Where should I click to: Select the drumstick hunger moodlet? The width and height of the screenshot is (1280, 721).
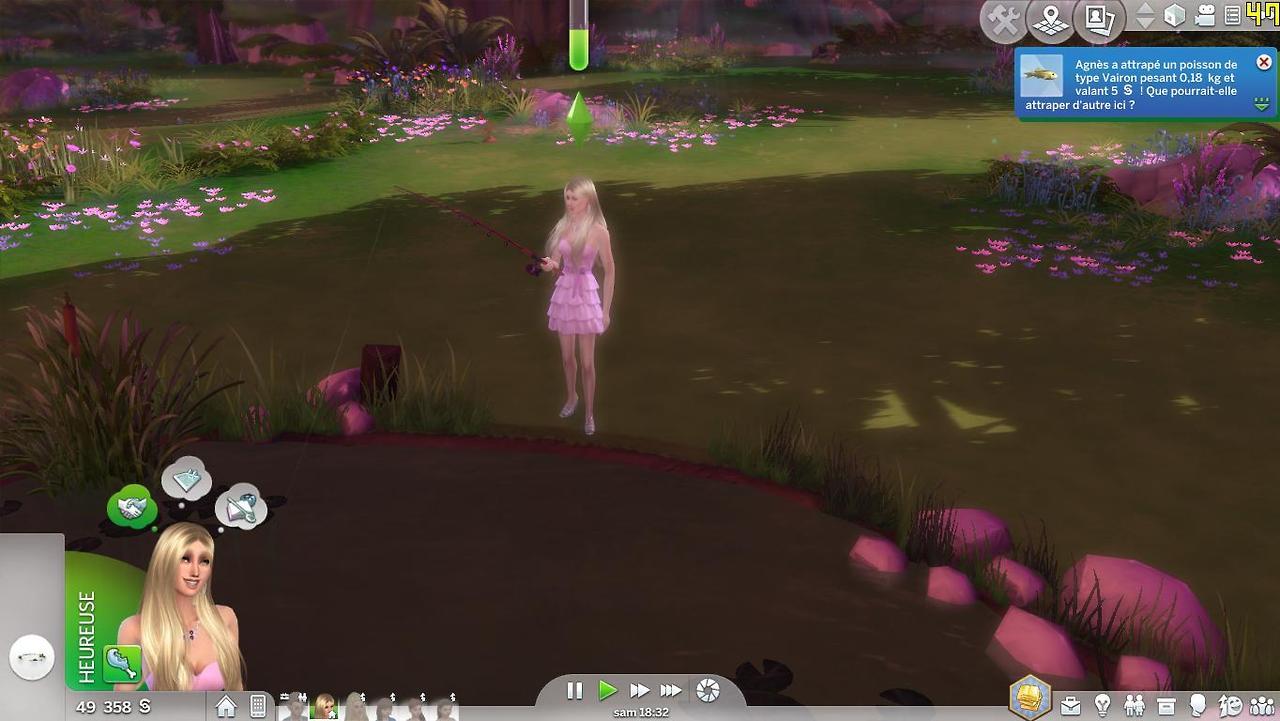pyautogui.click(x=122, y=663)
